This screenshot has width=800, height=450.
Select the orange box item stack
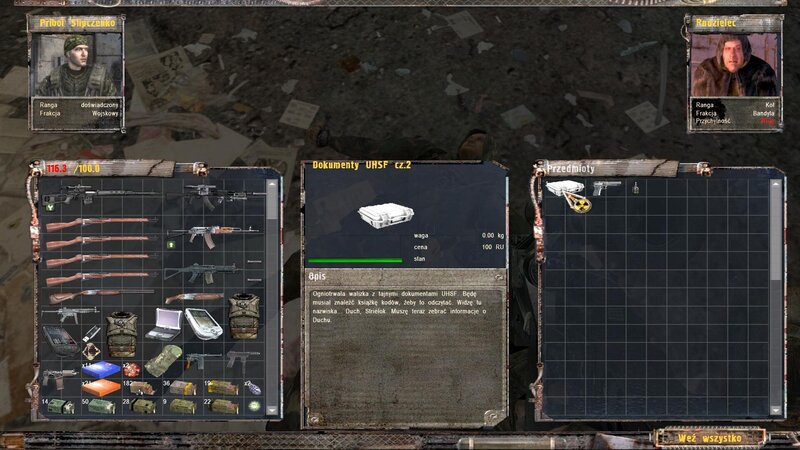[x=101, y=387]
